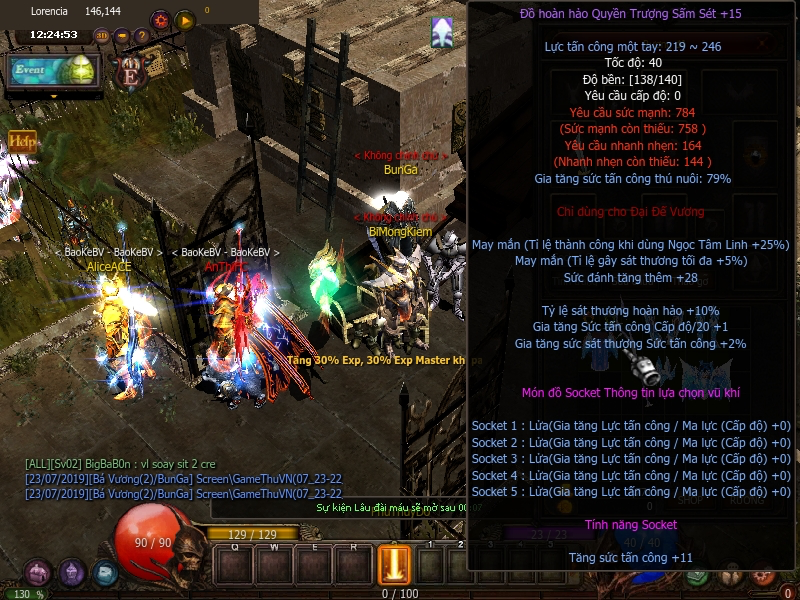Activate the glowing orange skill slot
Image resolution: width=800 pixels, height=600 pixels.
pos(393,563)
